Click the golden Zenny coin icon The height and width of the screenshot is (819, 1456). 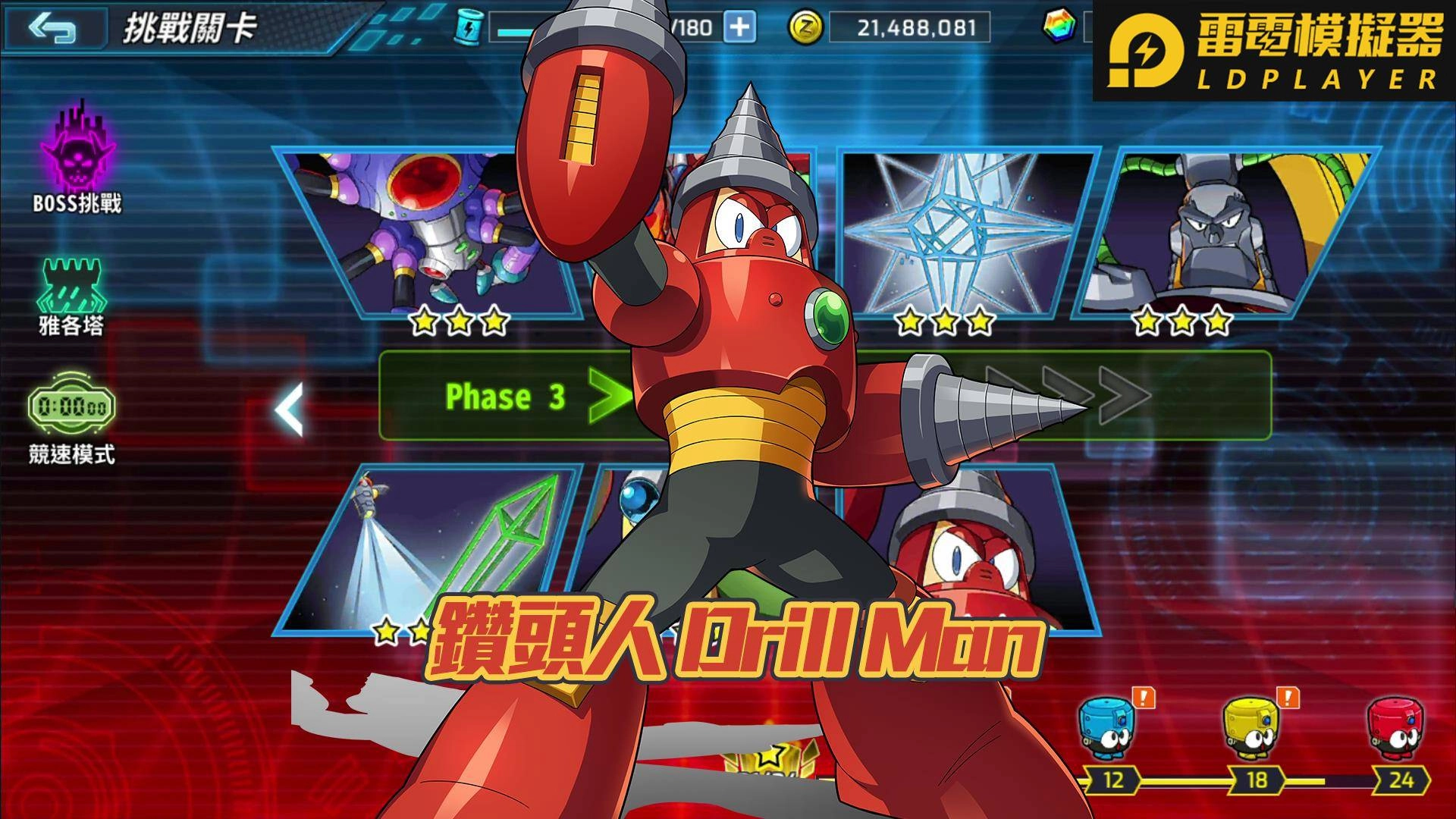[x=807, y=27]
